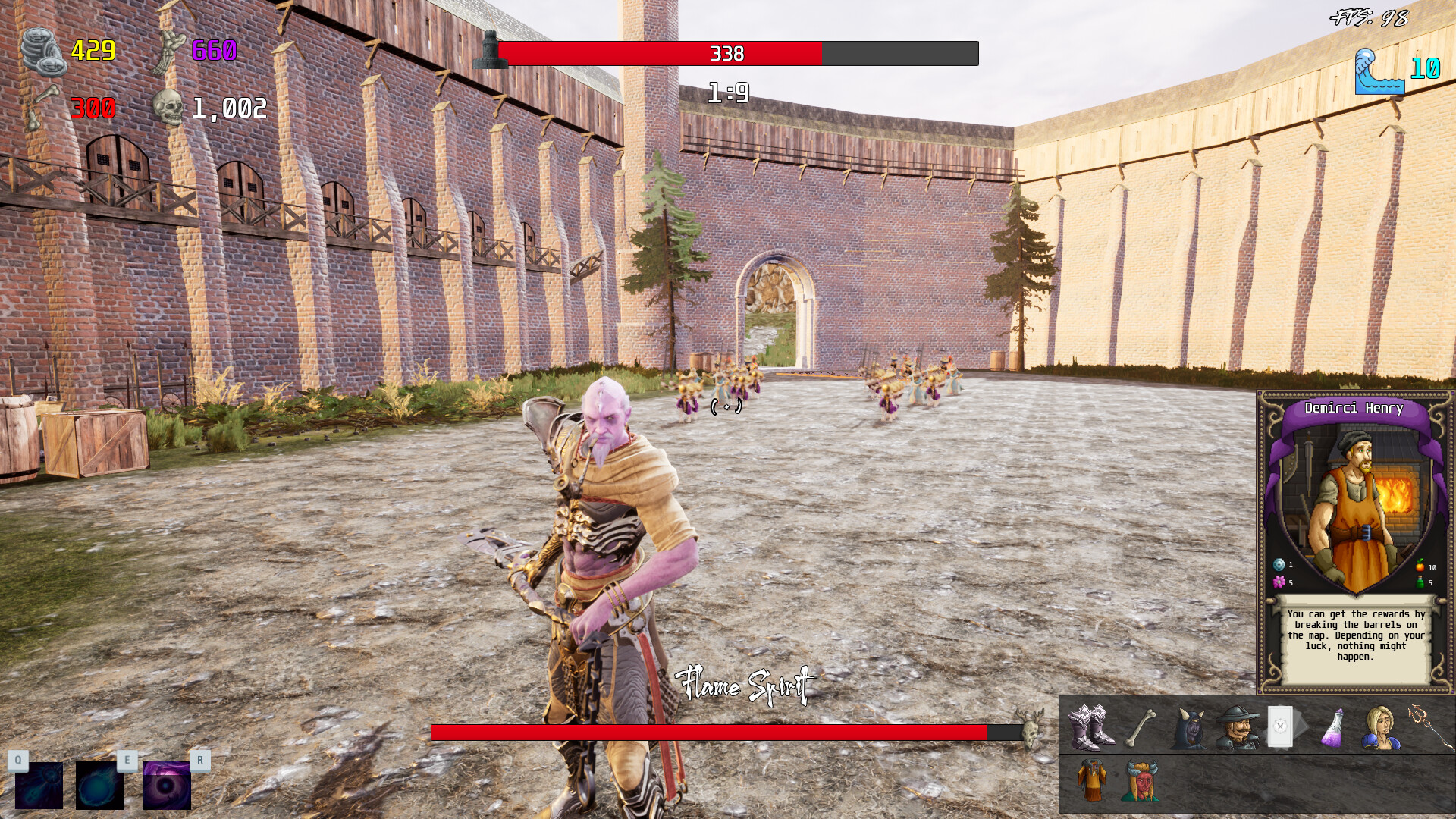1456x819 pixels.
Task: Click the boss health bar showing 338
Action: point(728,54)
